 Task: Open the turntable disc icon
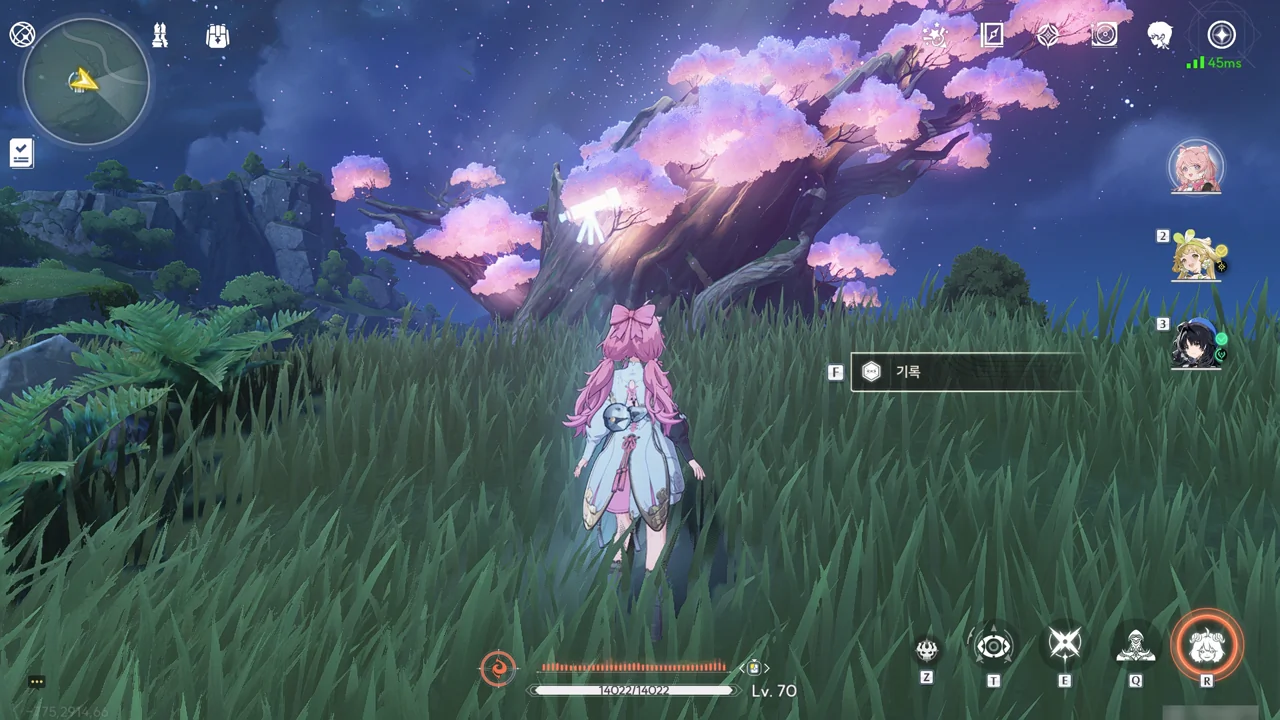coord(1104,36)
